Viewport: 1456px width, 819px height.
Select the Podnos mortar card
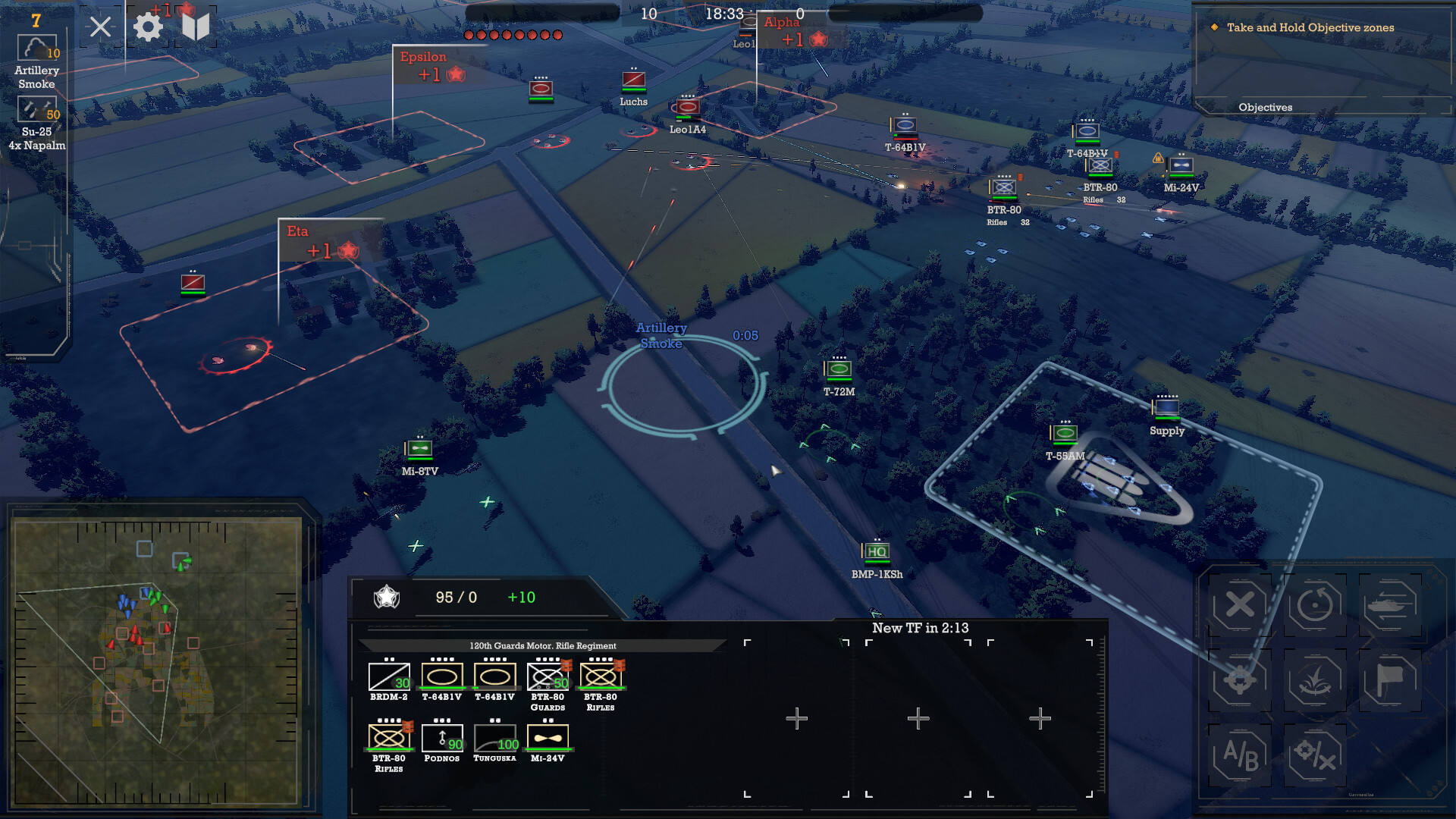pos(442,738)
